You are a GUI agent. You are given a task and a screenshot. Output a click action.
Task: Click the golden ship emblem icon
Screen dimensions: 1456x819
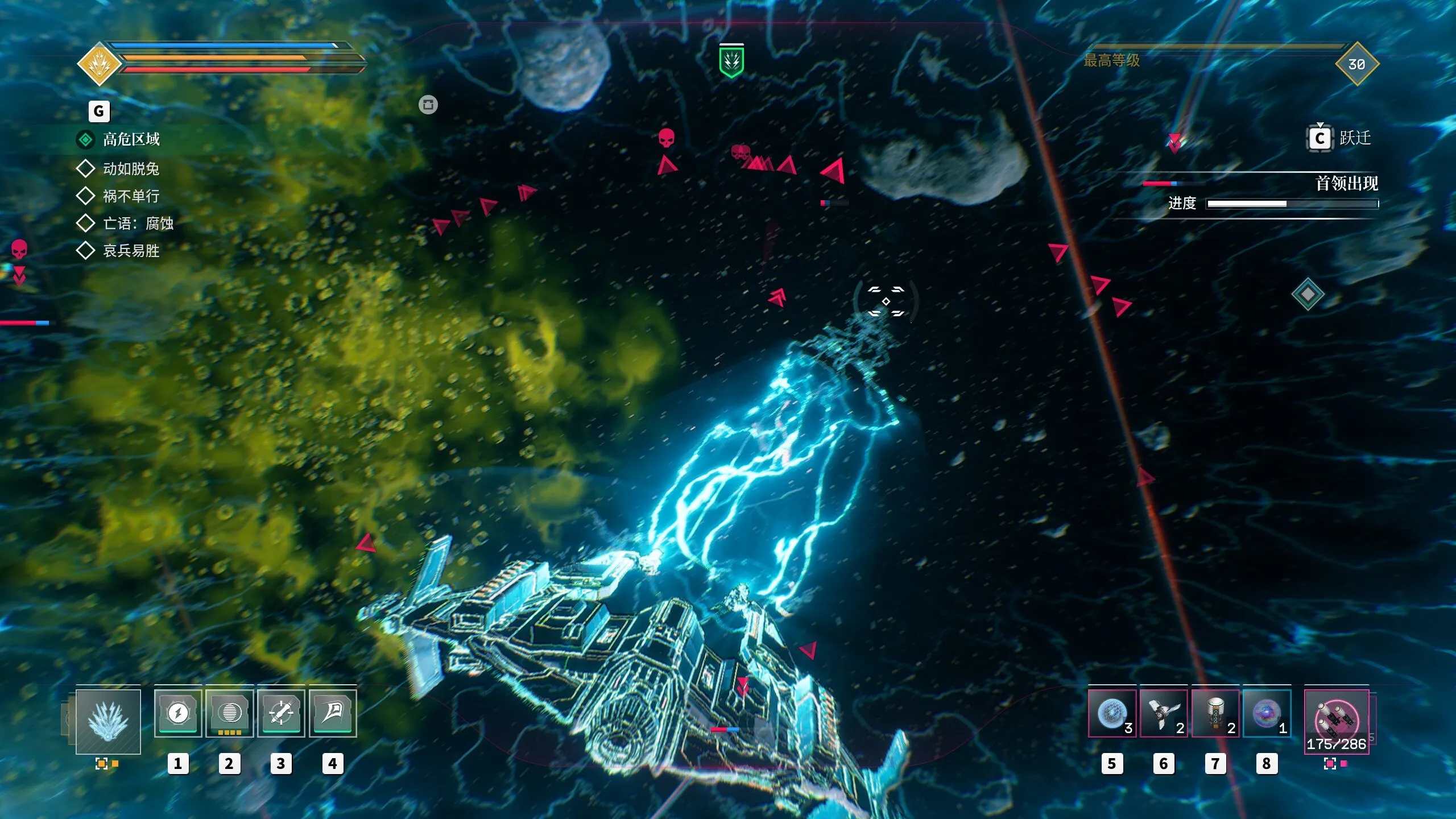(100, 64)
